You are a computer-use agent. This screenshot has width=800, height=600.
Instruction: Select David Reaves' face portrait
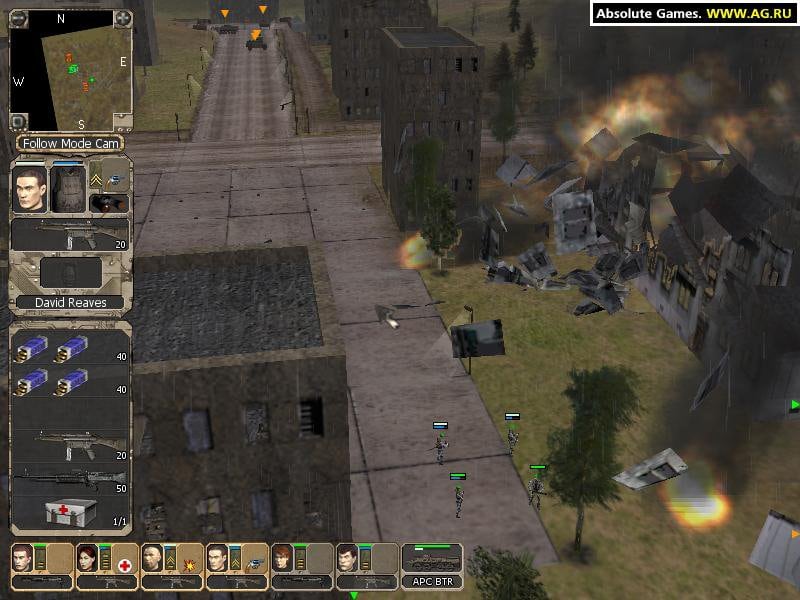(30, 190)
